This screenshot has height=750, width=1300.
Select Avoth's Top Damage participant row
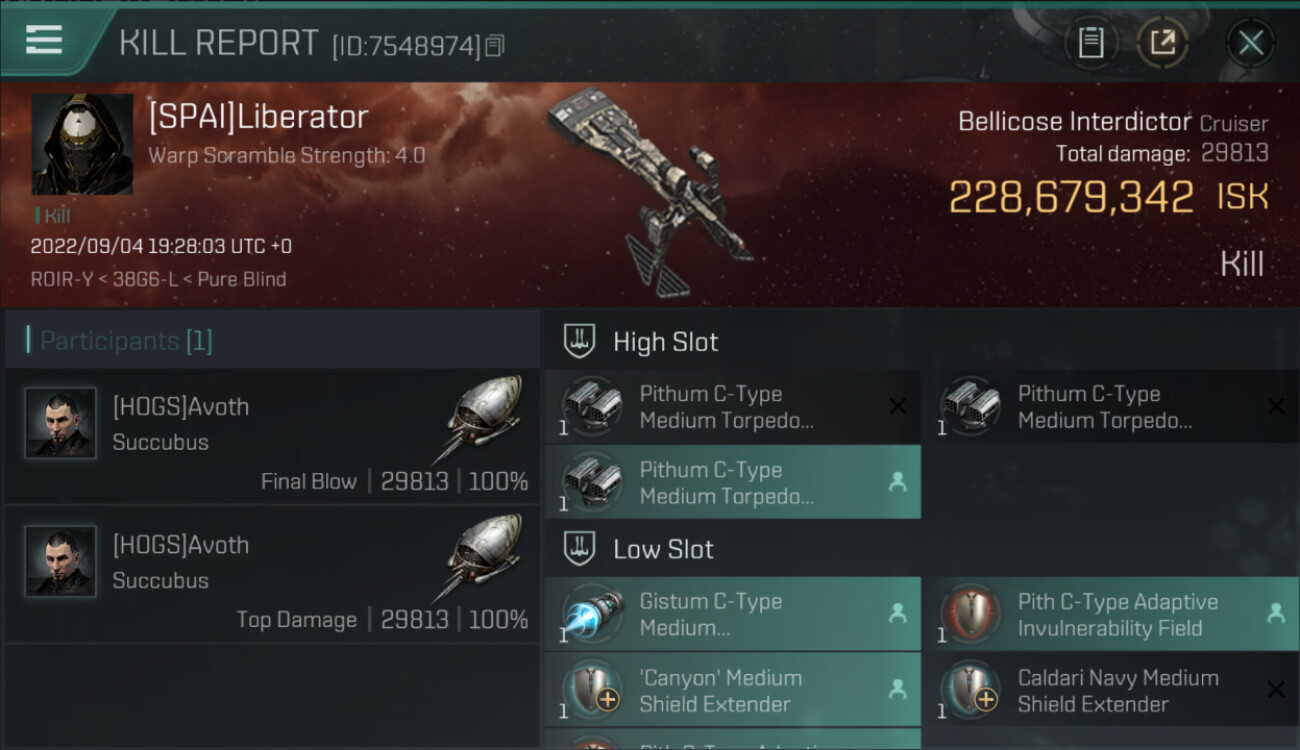point(272,575)
